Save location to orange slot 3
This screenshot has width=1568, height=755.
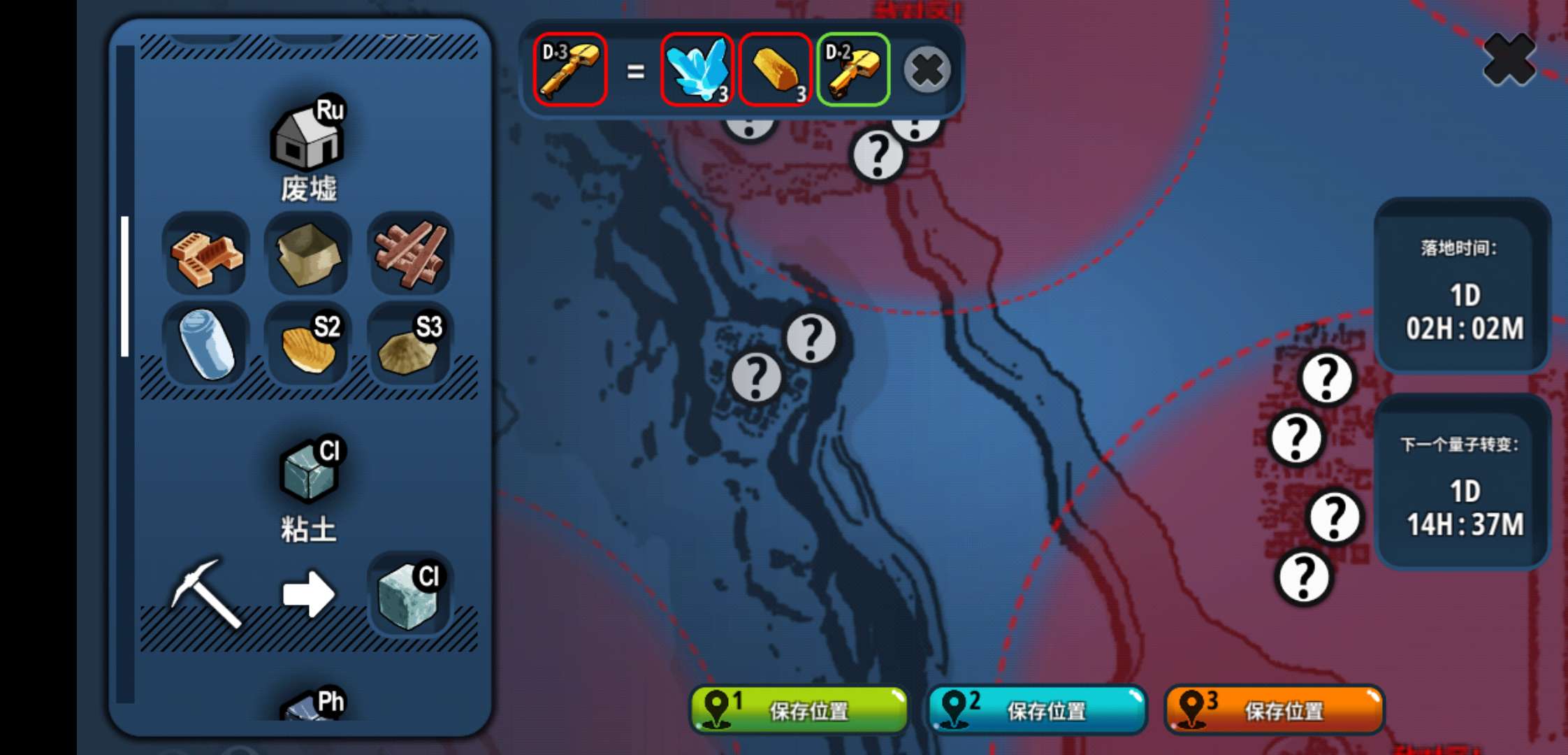[1275, 710]
